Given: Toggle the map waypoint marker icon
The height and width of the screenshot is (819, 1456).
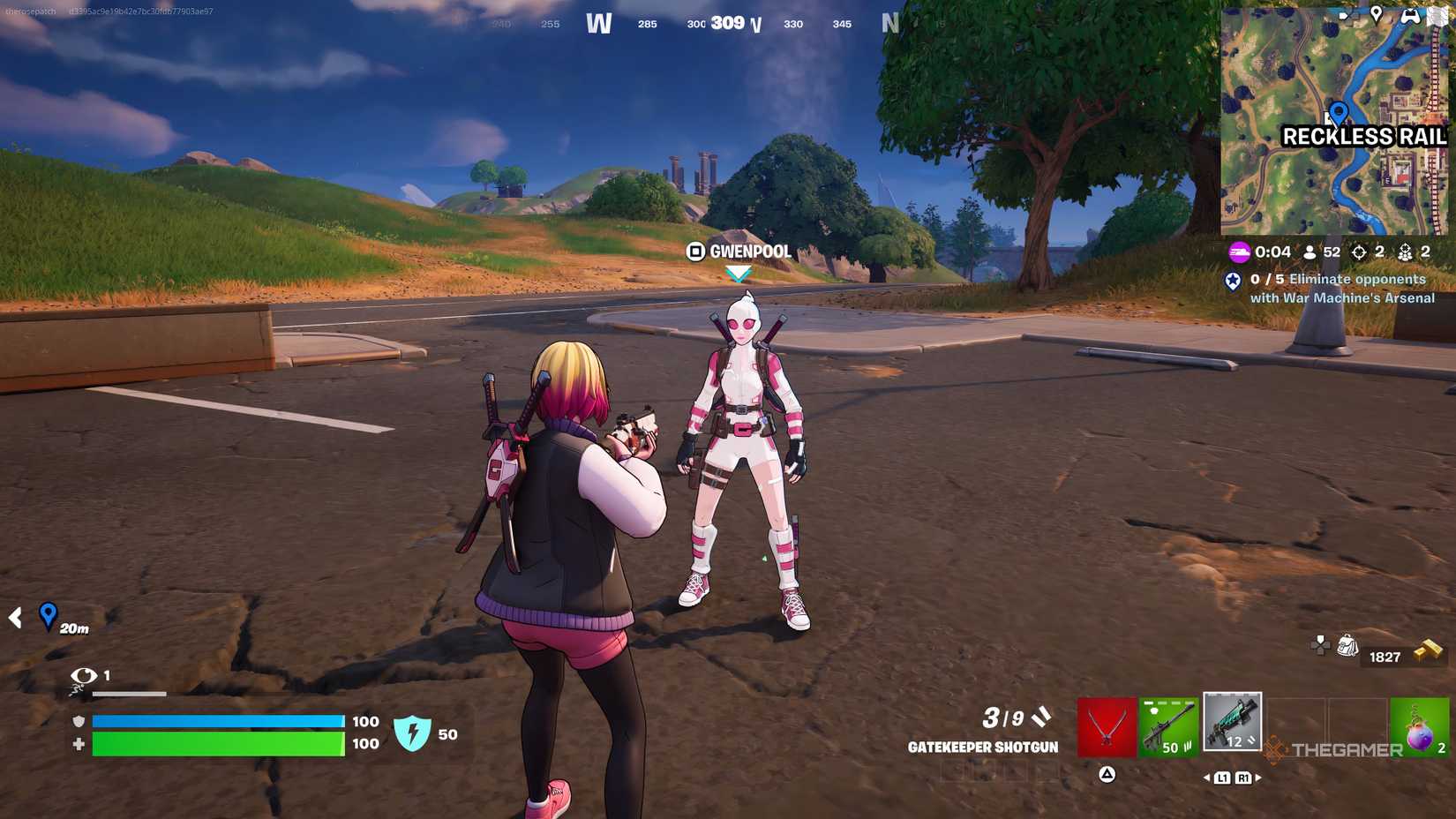Looking at the screenshot, I should click(1377, 12).
